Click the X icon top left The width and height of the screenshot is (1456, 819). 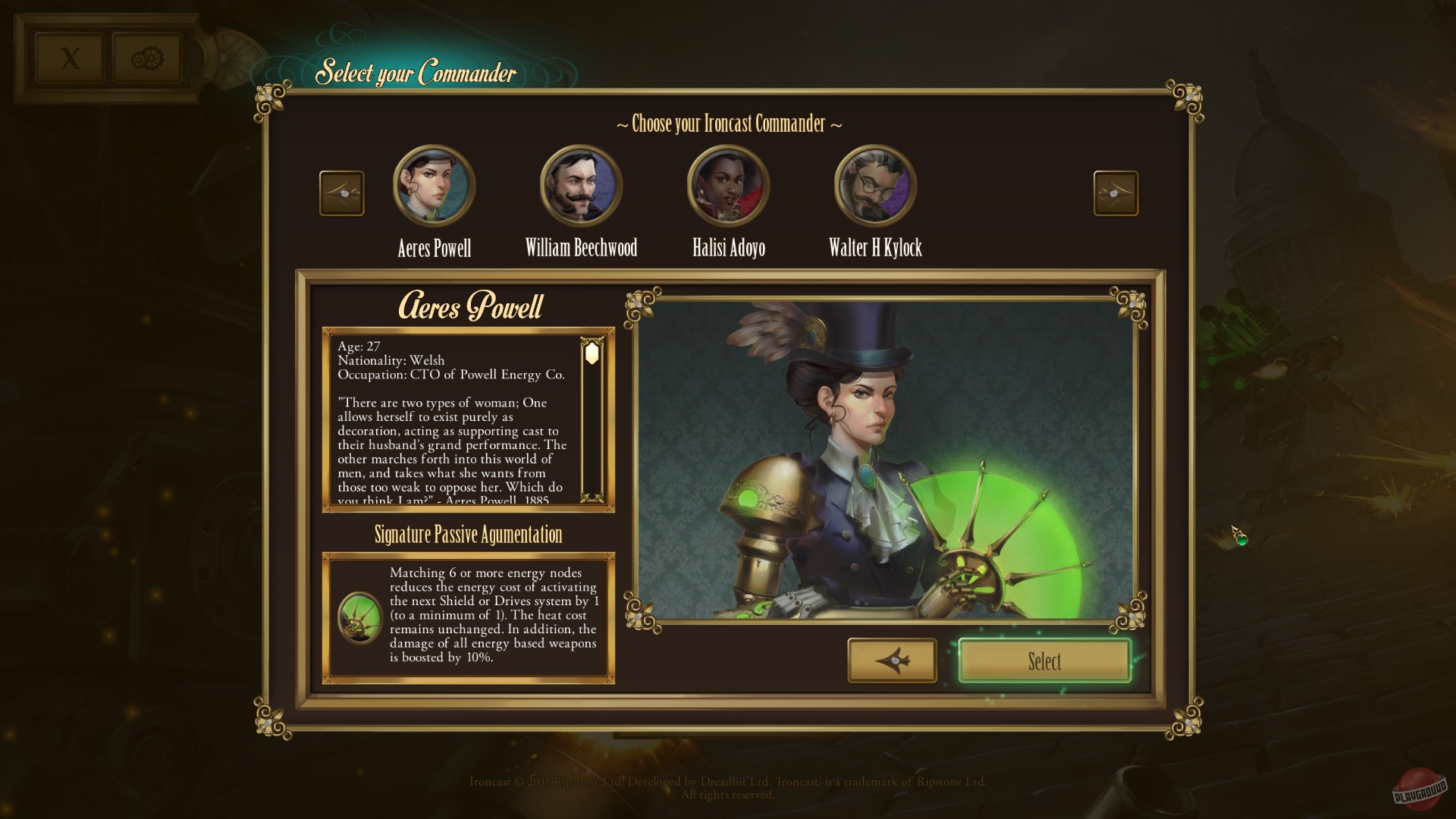[x=71, y=55]
